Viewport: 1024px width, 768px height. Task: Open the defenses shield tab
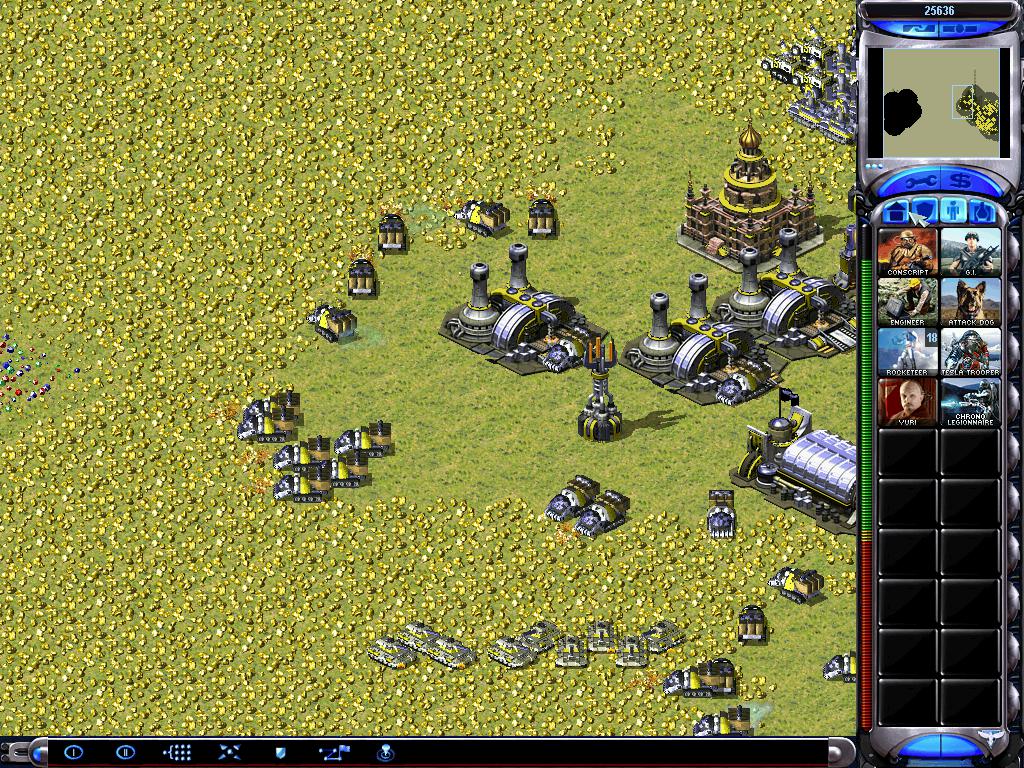pyautogui.click(x=925, y=212)
